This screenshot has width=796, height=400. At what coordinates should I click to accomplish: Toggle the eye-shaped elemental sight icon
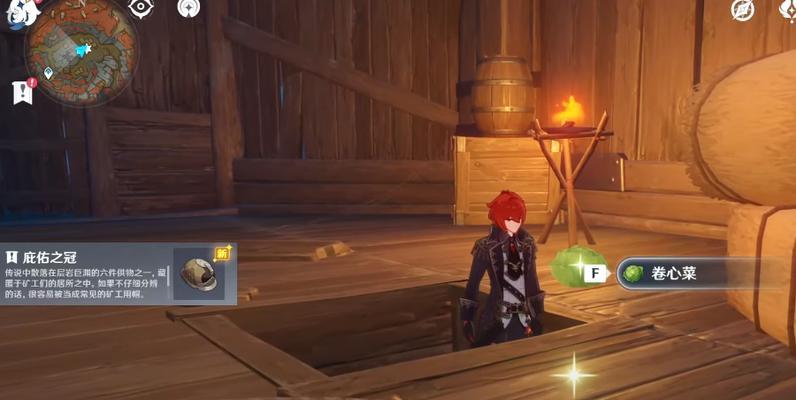[x=140, y=8]
